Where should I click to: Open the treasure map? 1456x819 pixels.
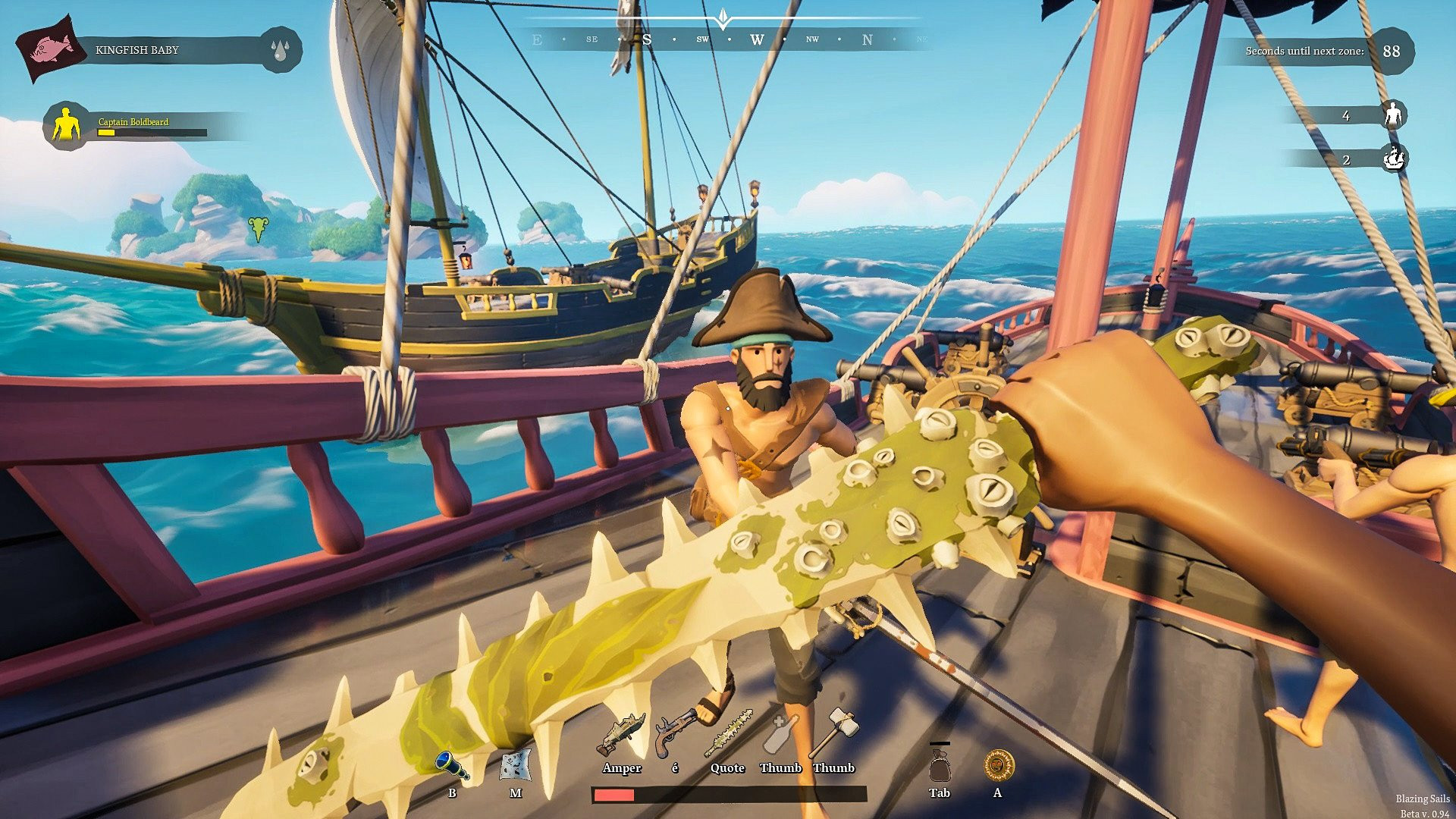(516, 765)
